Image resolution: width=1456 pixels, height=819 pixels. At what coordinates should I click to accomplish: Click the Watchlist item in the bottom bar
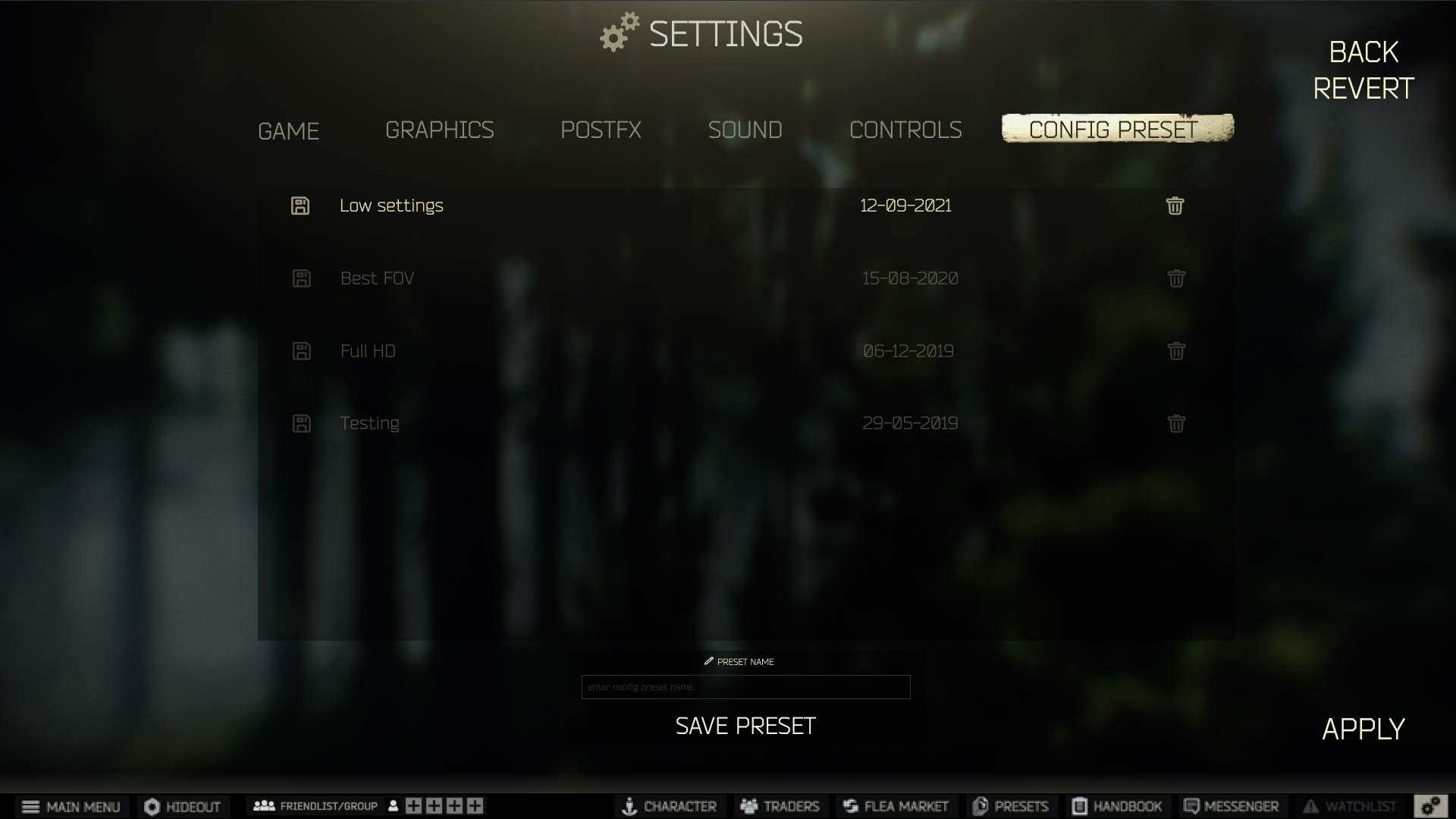point(1351,806)
